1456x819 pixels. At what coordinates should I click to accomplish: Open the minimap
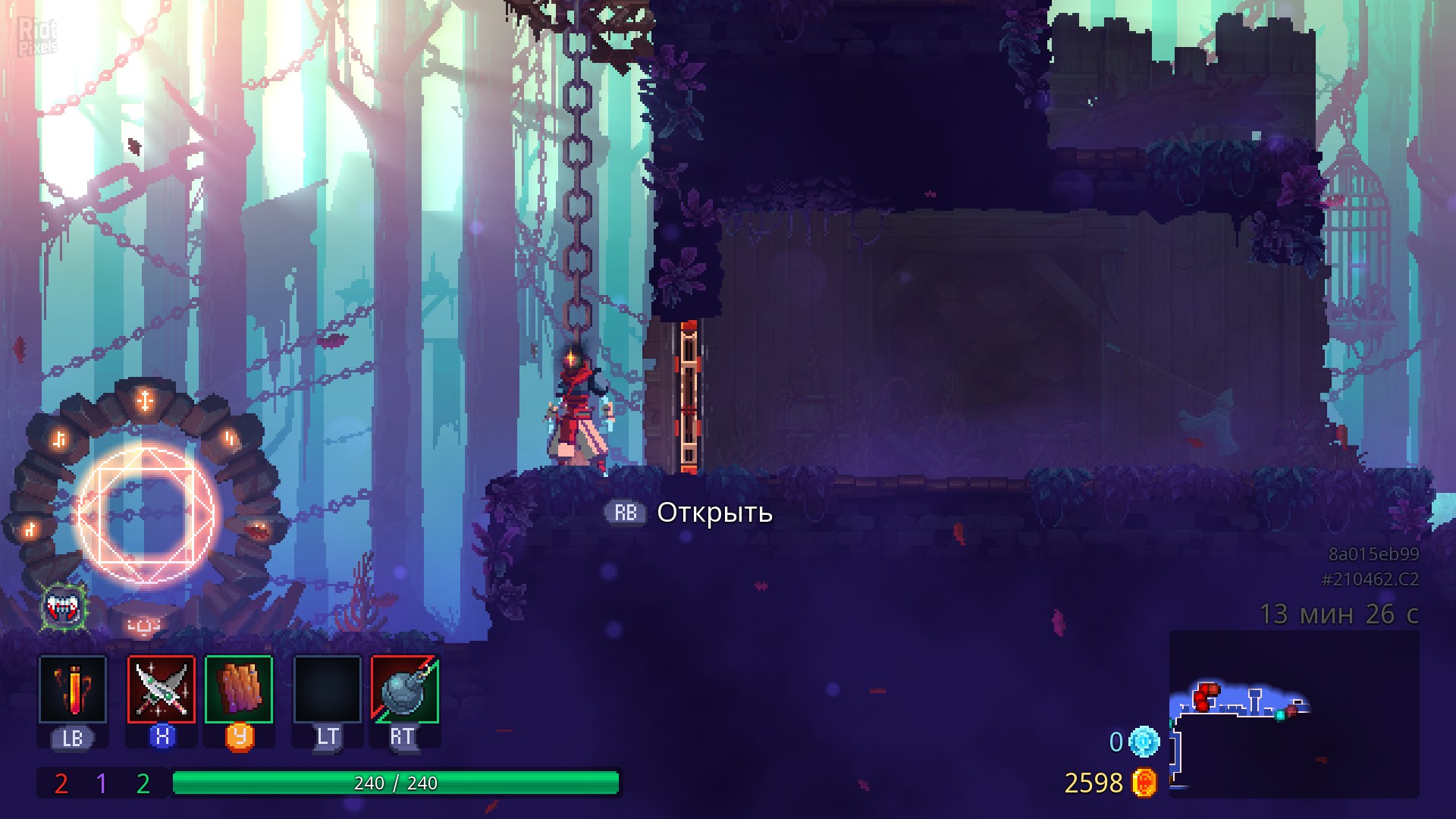(1293, 713)
